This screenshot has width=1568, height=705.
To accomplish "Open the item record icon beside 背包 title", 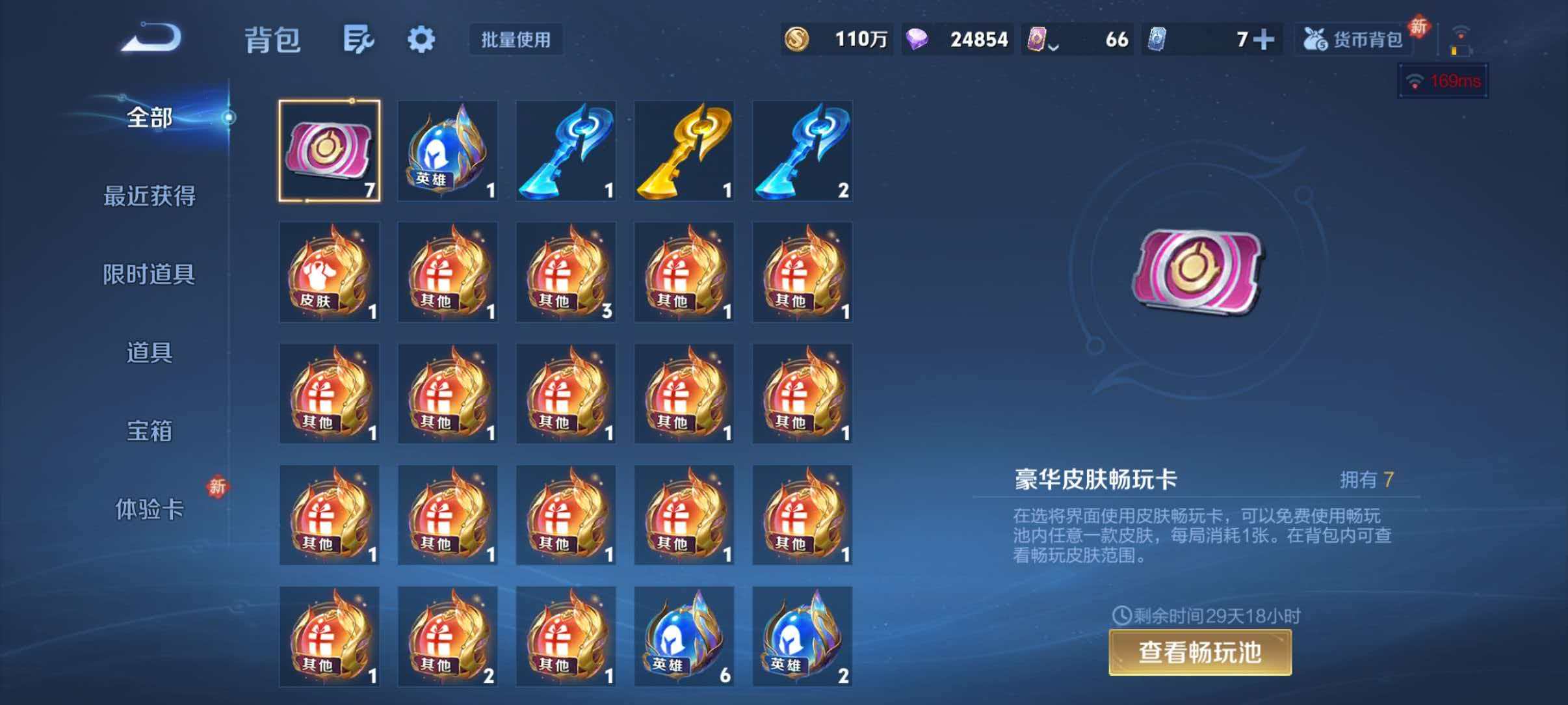I will pos(358,39).
